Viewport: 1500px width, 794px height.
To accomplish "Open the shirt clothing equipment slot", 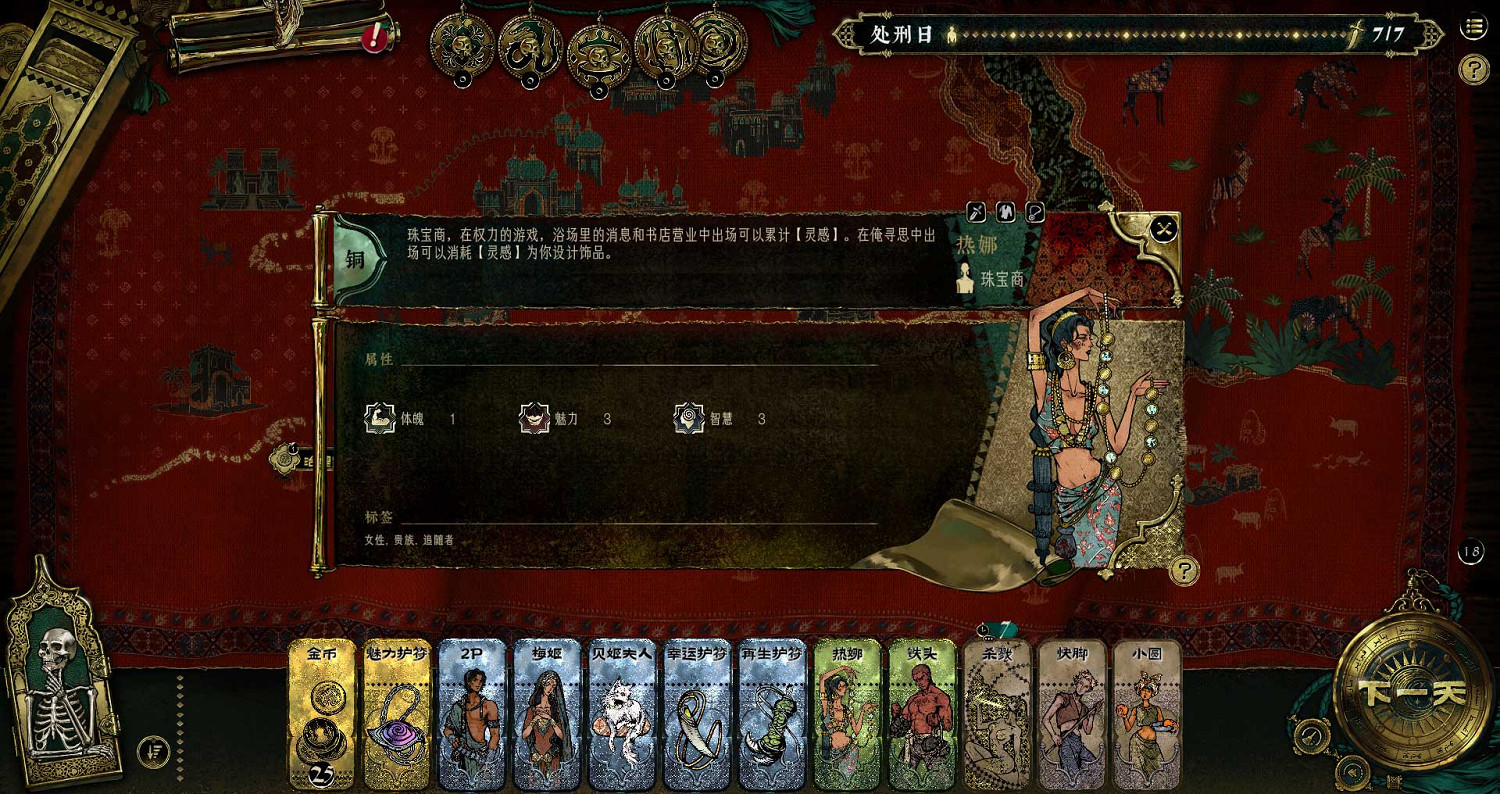I will point(1005,211).
